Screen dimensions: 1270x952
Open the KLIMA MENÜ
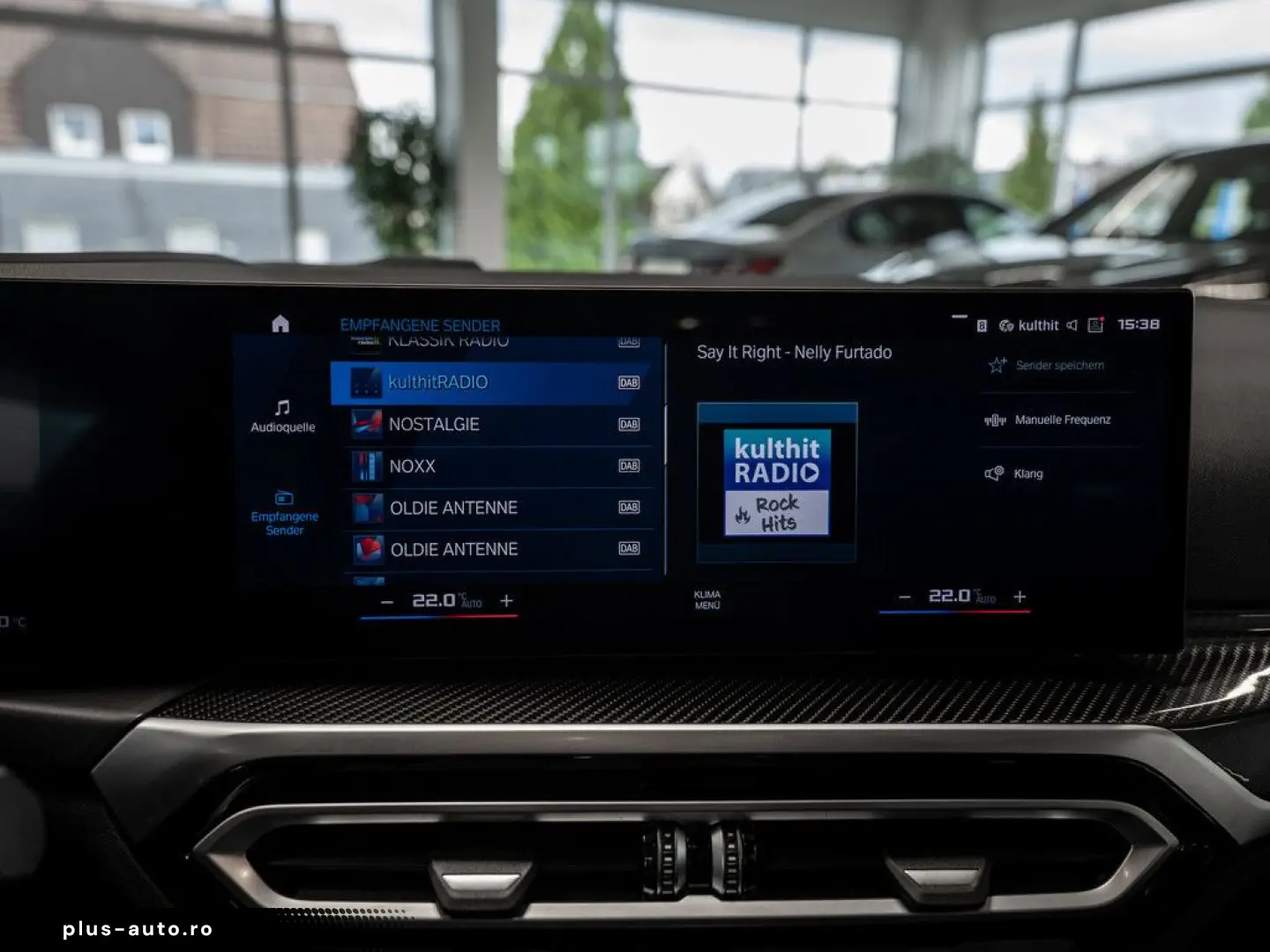(x=708, y=600)
